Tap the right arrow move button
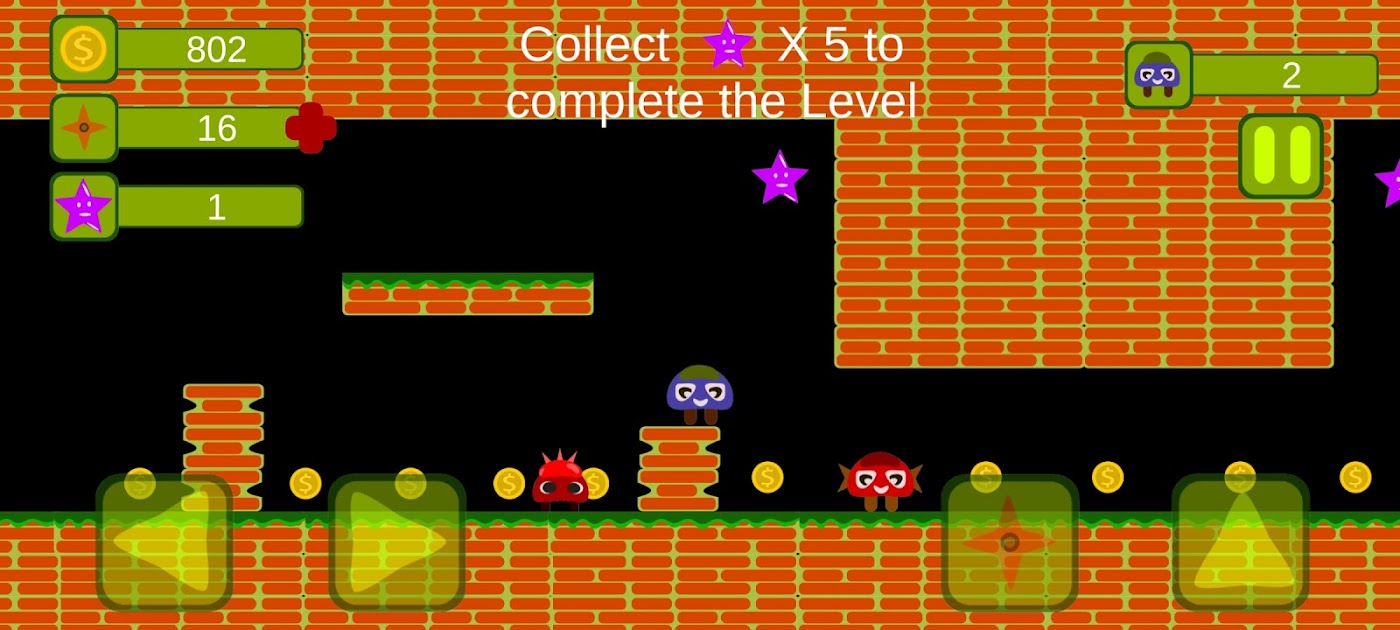The image size is (1400, 630). [397, 542]
